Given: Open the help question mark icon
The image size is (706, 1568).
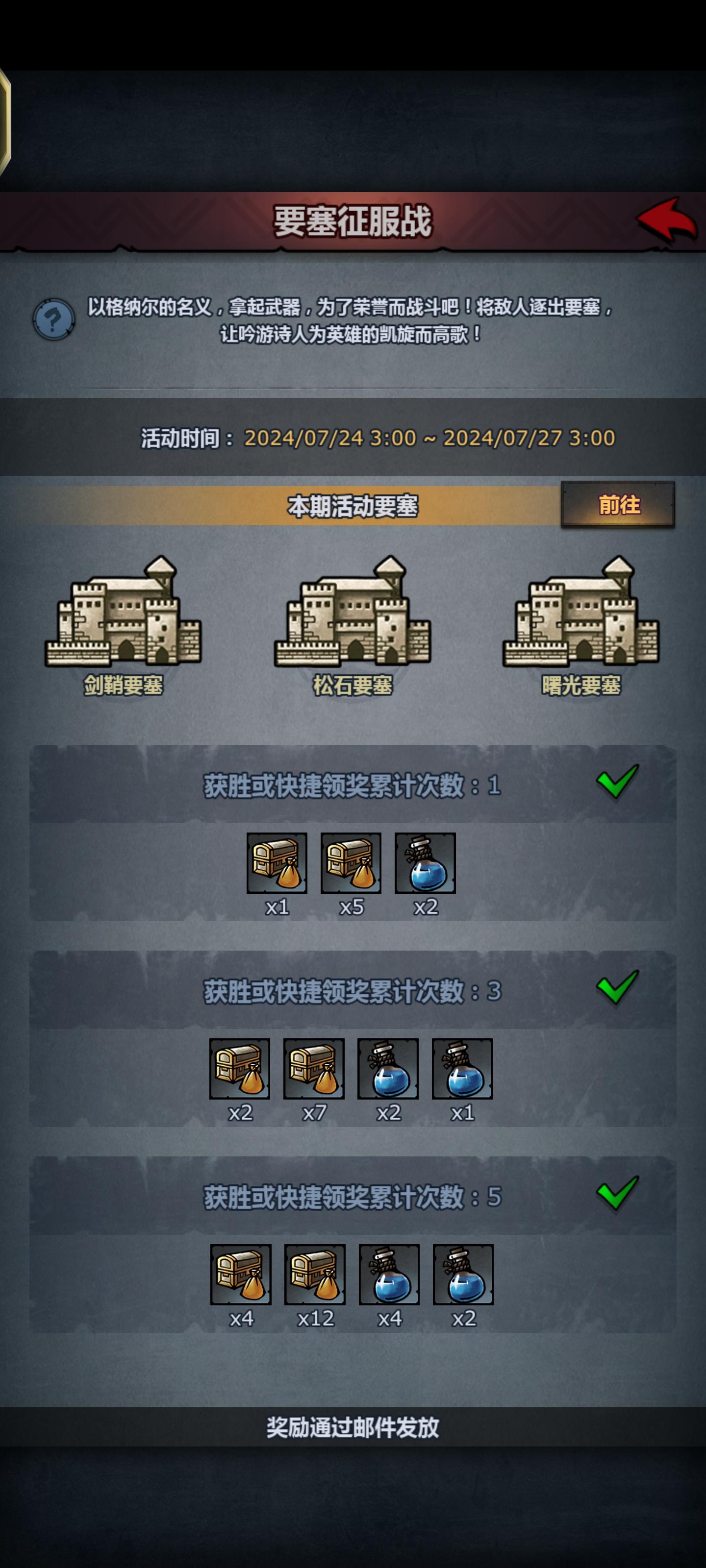Looking at the screenshot, I should 53,317.
